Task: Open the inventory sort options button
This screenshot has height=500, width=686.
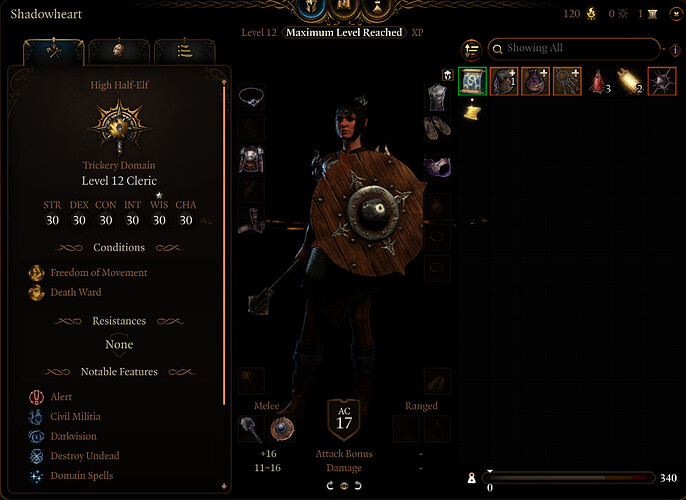Action: tap(471, 49)
